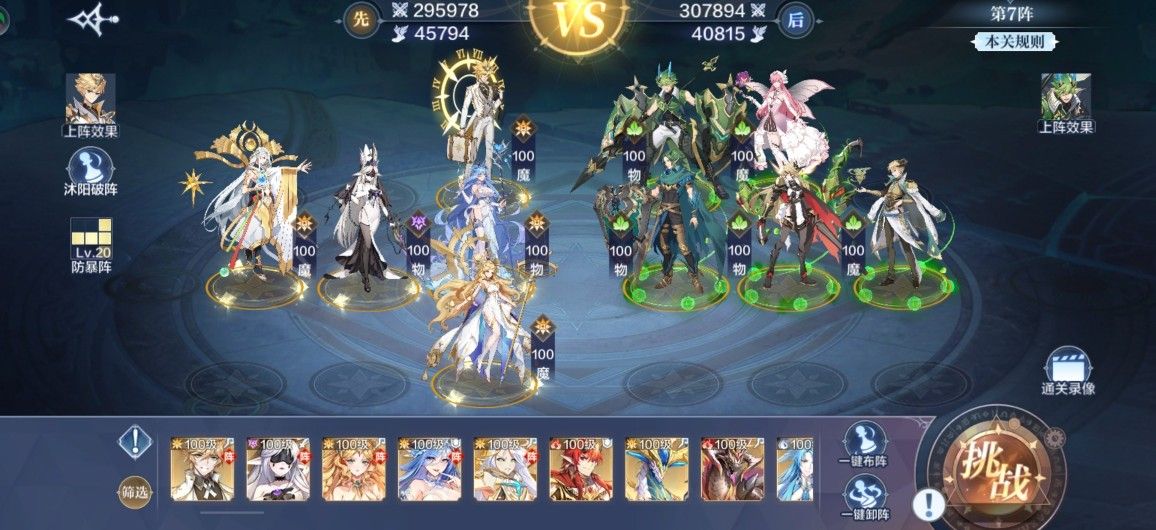Click the exclamation info icon above 筛选
Screen dimensions: 1156x530
tap(134, 441)
